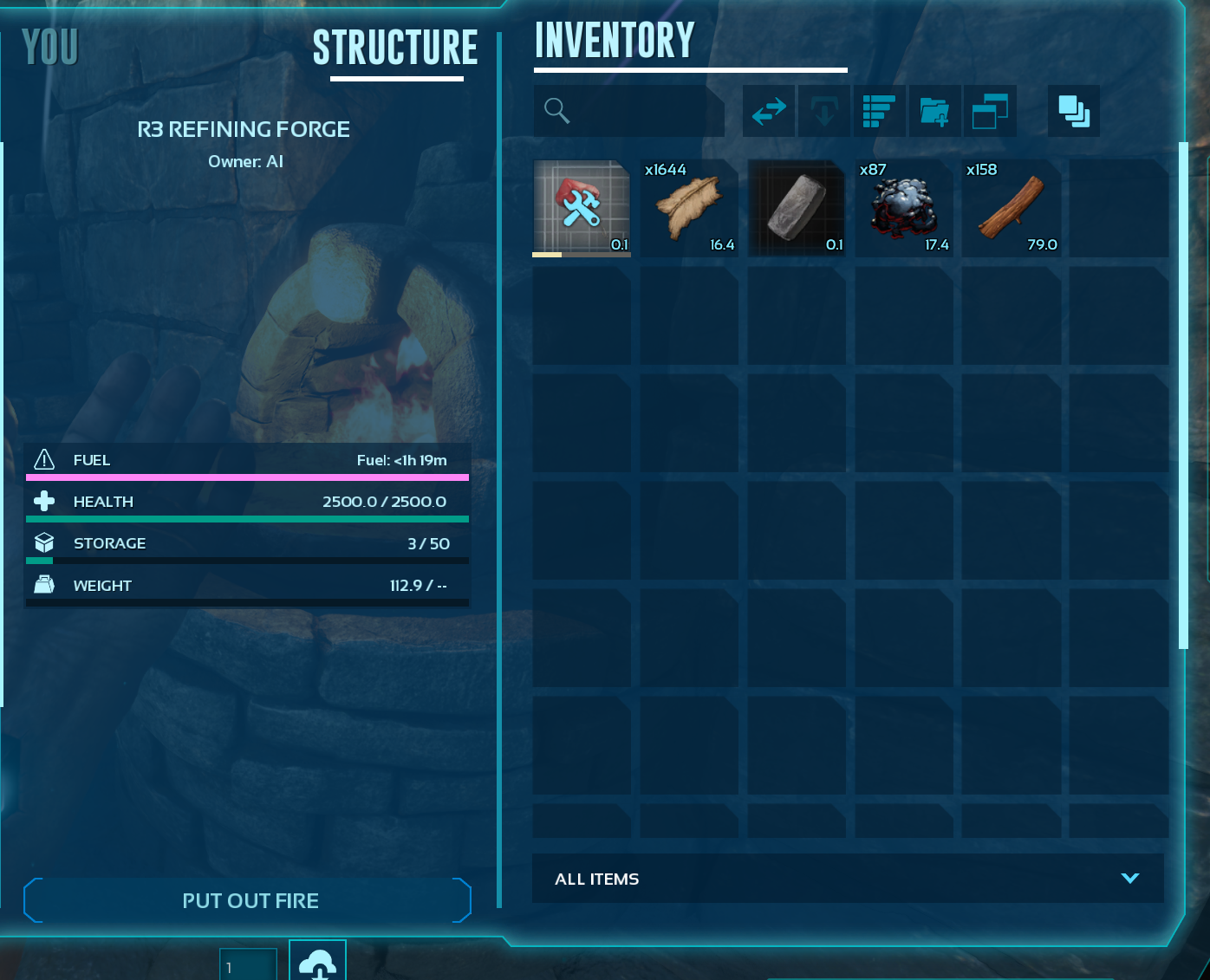Screen dimensions: 1210x980
Task: Click the overlapping windows icon button
Action: point(989,111)
